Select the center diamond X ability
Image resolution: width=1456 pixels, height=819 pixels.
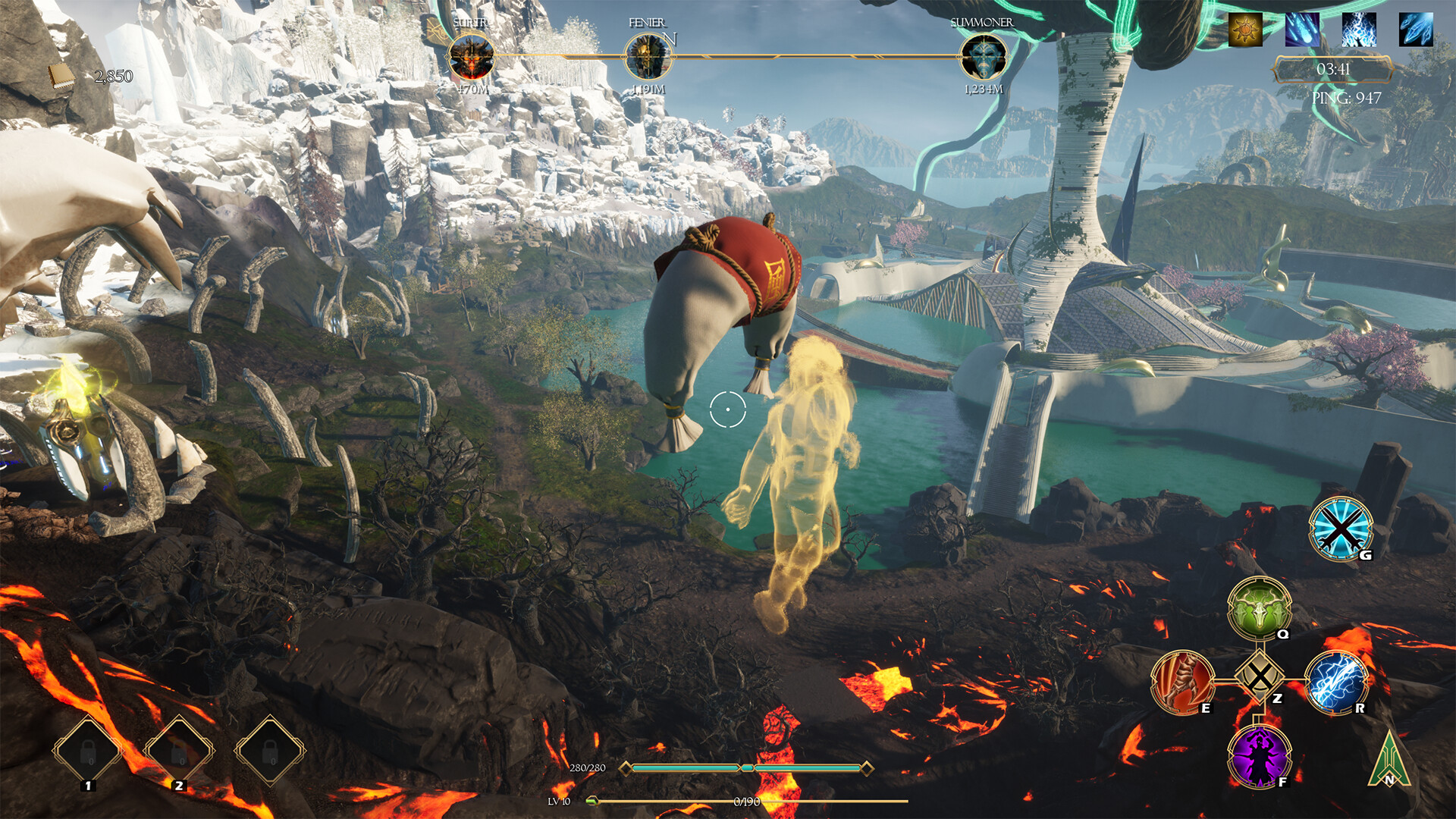click(1260, 676)
